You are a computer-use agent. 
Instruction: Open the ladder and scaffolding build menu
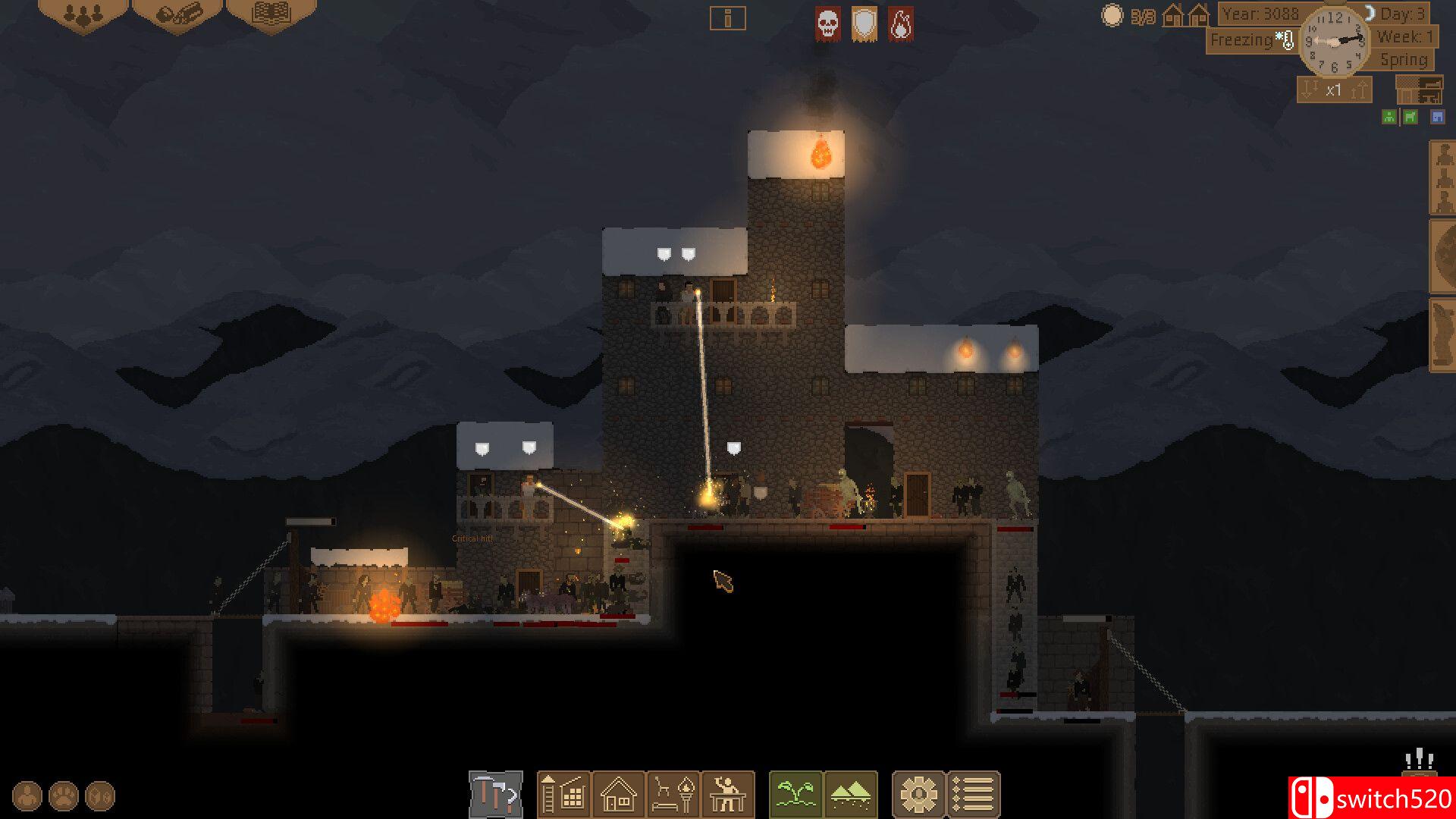563,795
